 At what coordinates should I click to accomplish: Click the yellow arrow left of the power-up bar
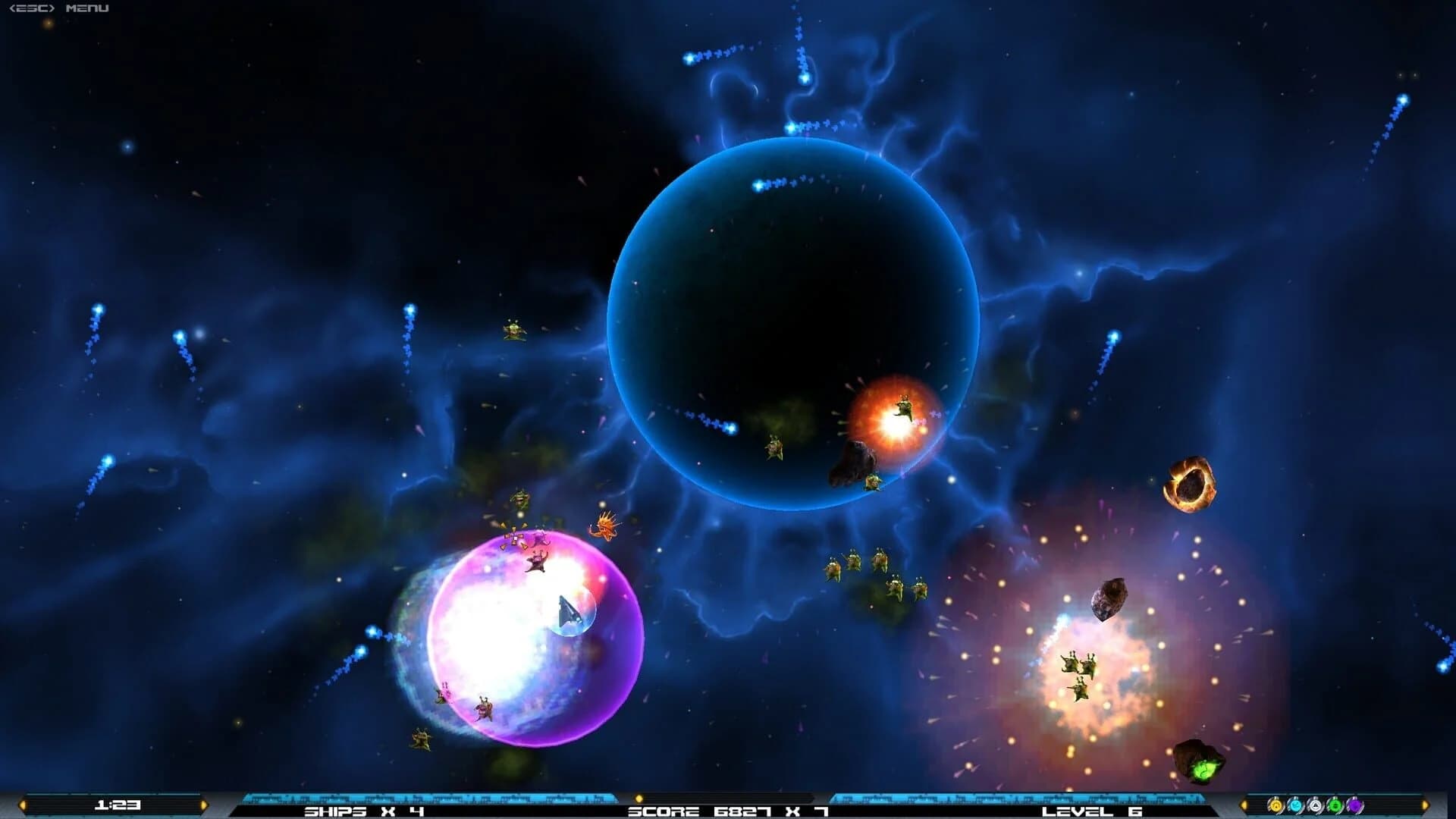1245,805
